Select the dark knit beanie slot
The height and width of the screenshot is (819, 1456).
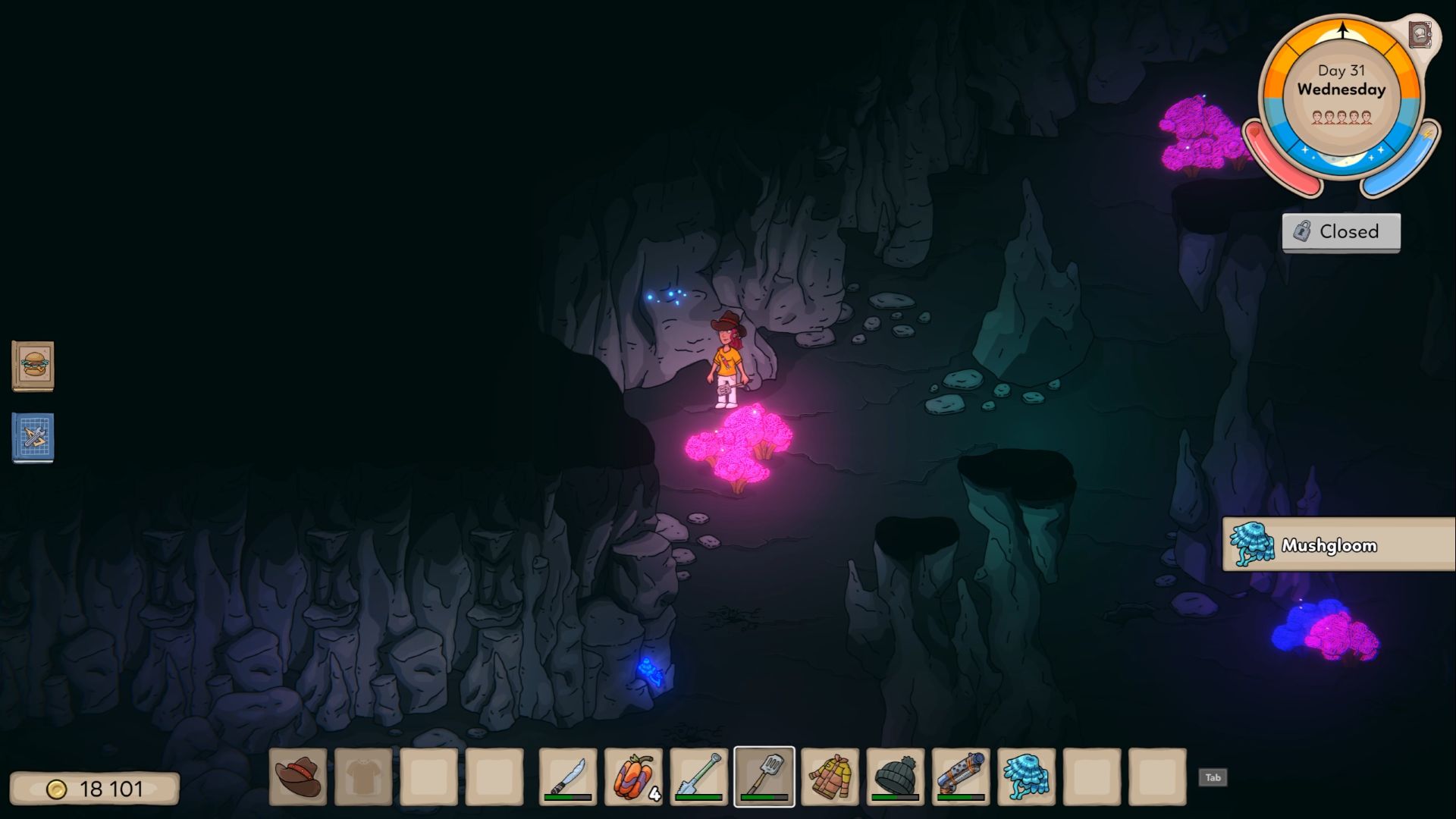896,777
